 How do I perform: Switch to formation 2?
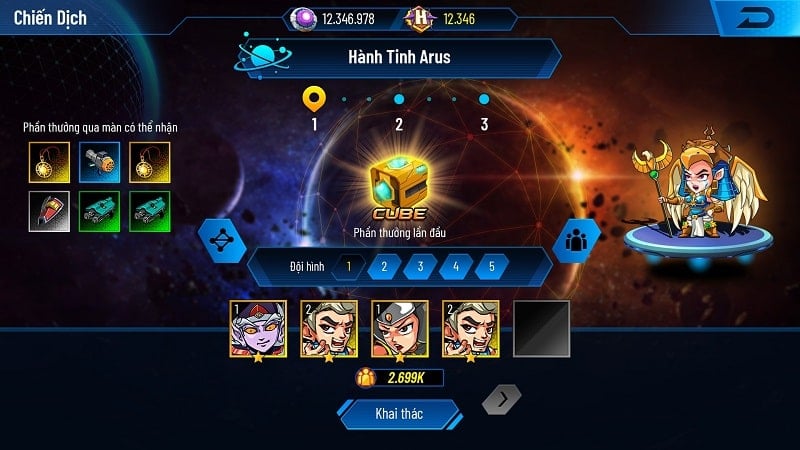click(385, 267)
